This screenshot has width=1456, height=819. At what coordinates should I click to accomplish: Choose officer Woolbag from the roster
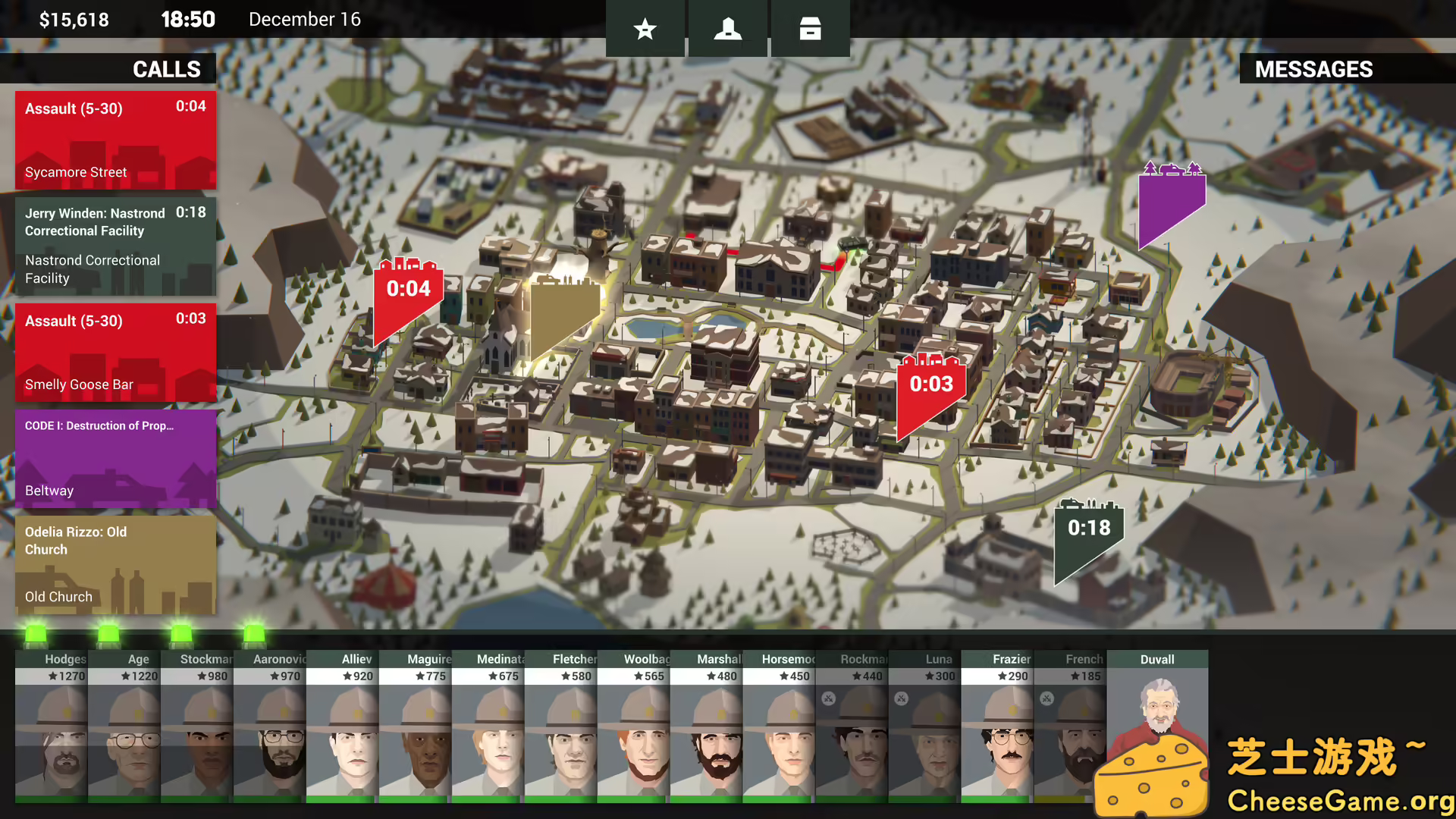click(x=633, y=726)
